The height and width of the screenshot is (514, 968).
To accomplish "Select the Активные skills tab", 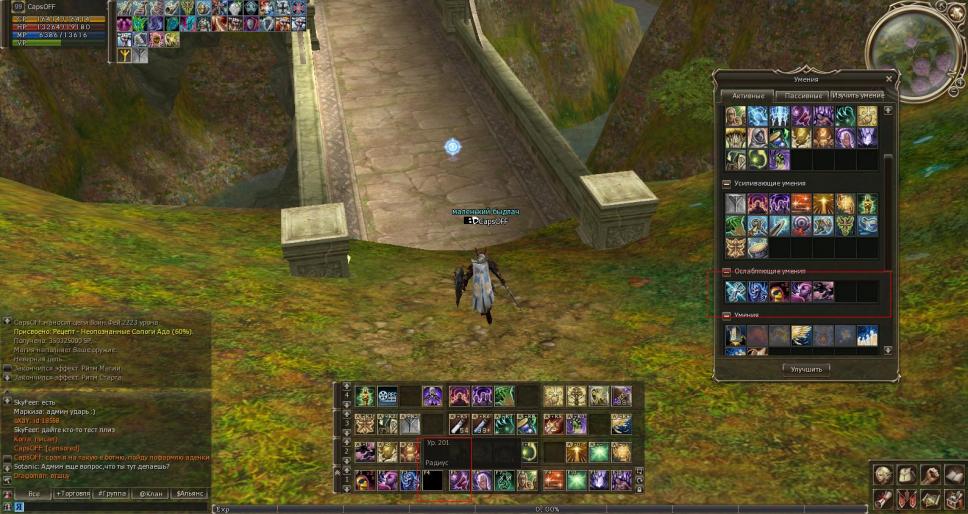I will (x=747, y=95).
